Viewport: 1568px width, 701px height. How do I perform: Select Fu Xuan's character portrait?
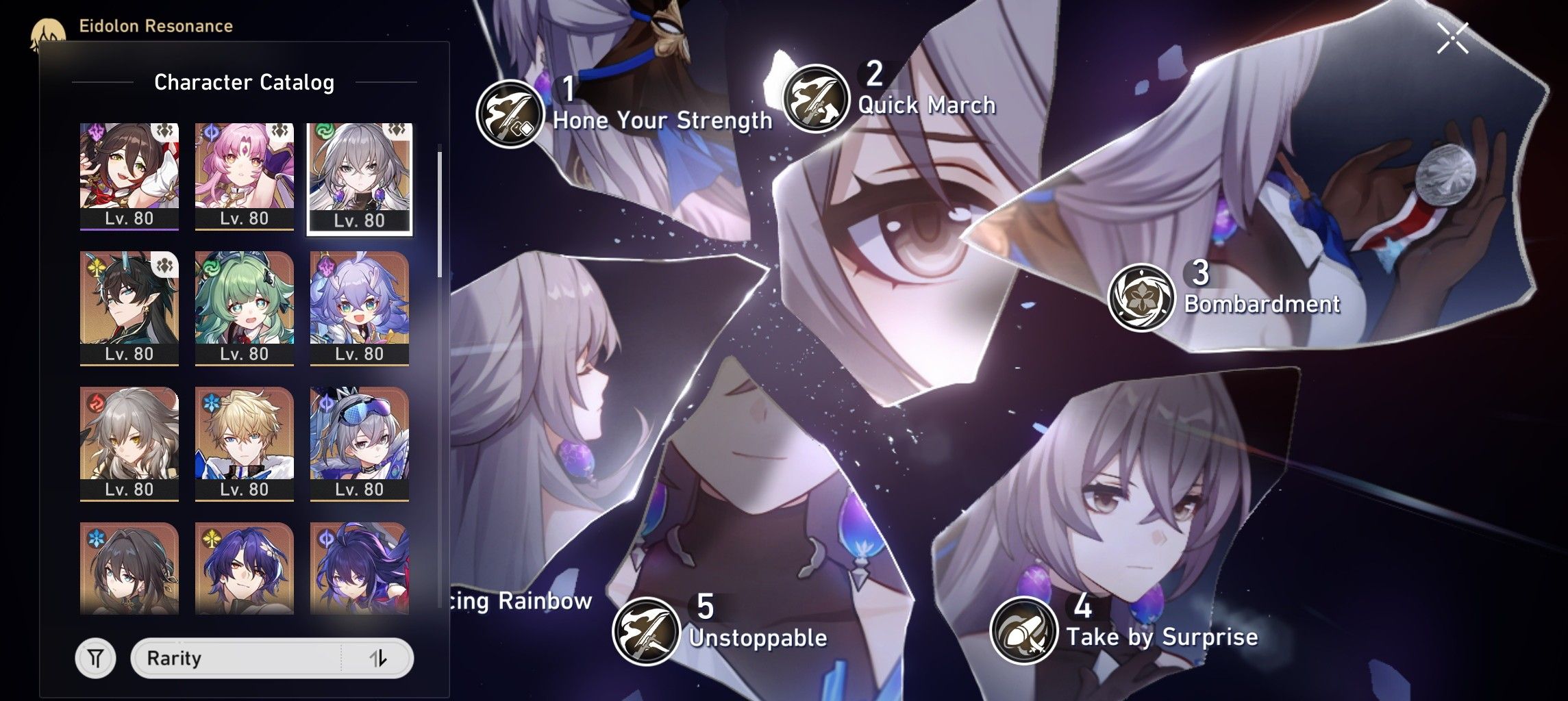[x=245, y=173]
